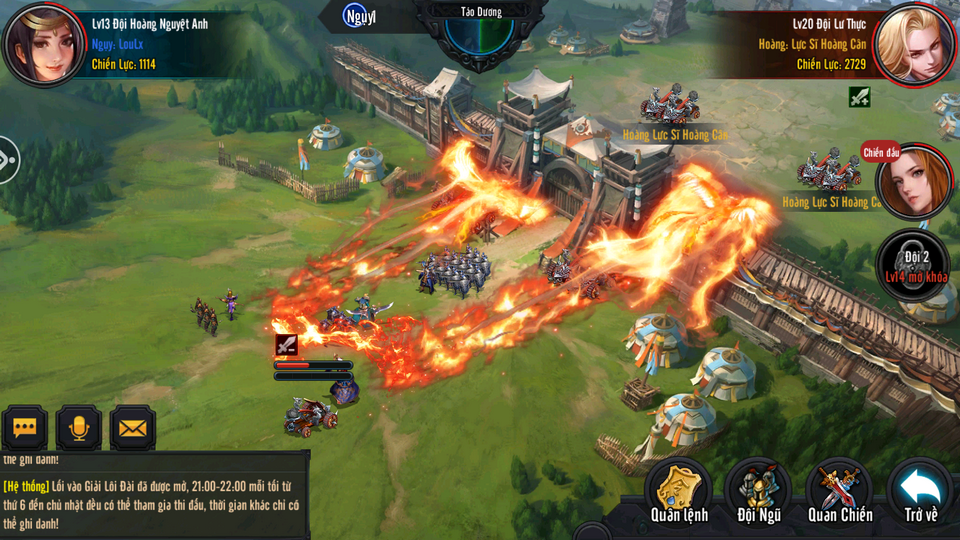Open the chat speech bubble button
Image resolution: width=960 pixels, height=540 pixels.
[24, 428]
